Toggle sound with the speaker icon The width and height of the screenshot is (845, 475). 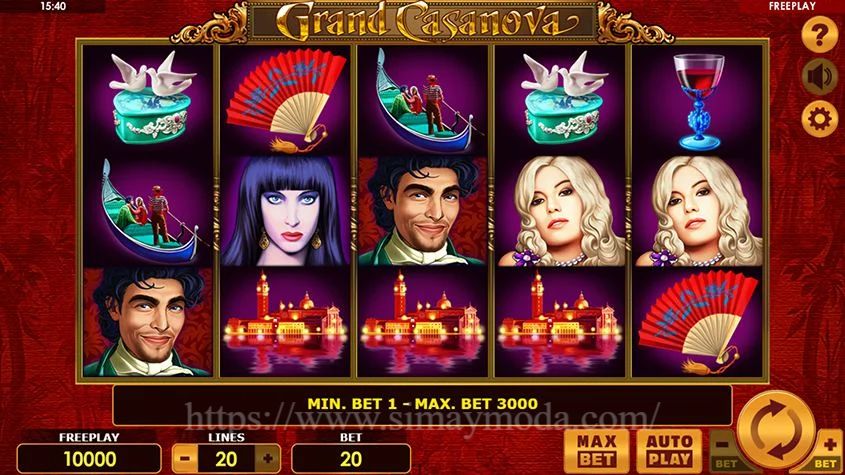820,78
